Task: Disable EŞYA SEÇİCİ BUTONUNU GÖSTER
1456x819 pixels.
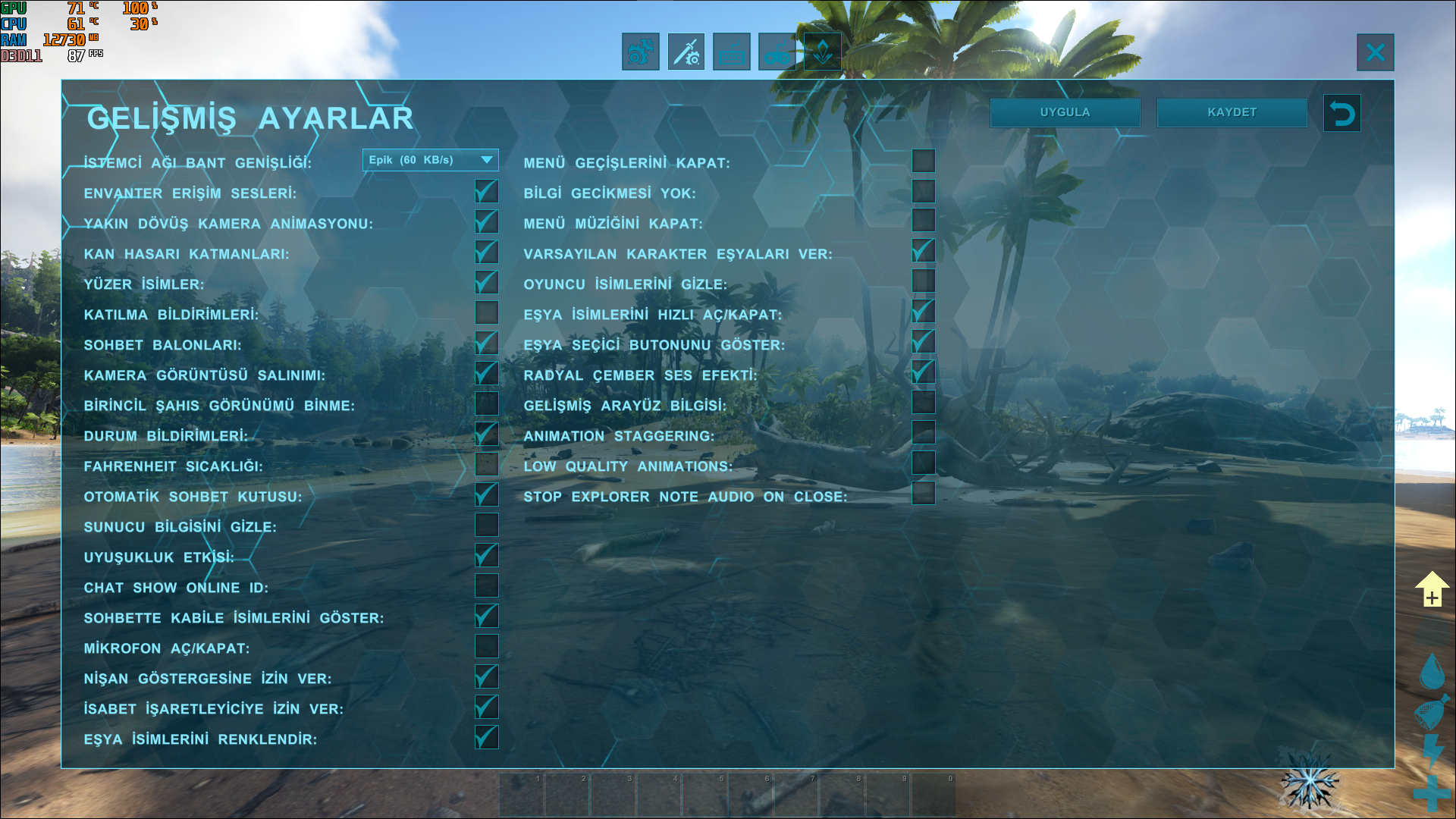Action: [x=923, y=342]
